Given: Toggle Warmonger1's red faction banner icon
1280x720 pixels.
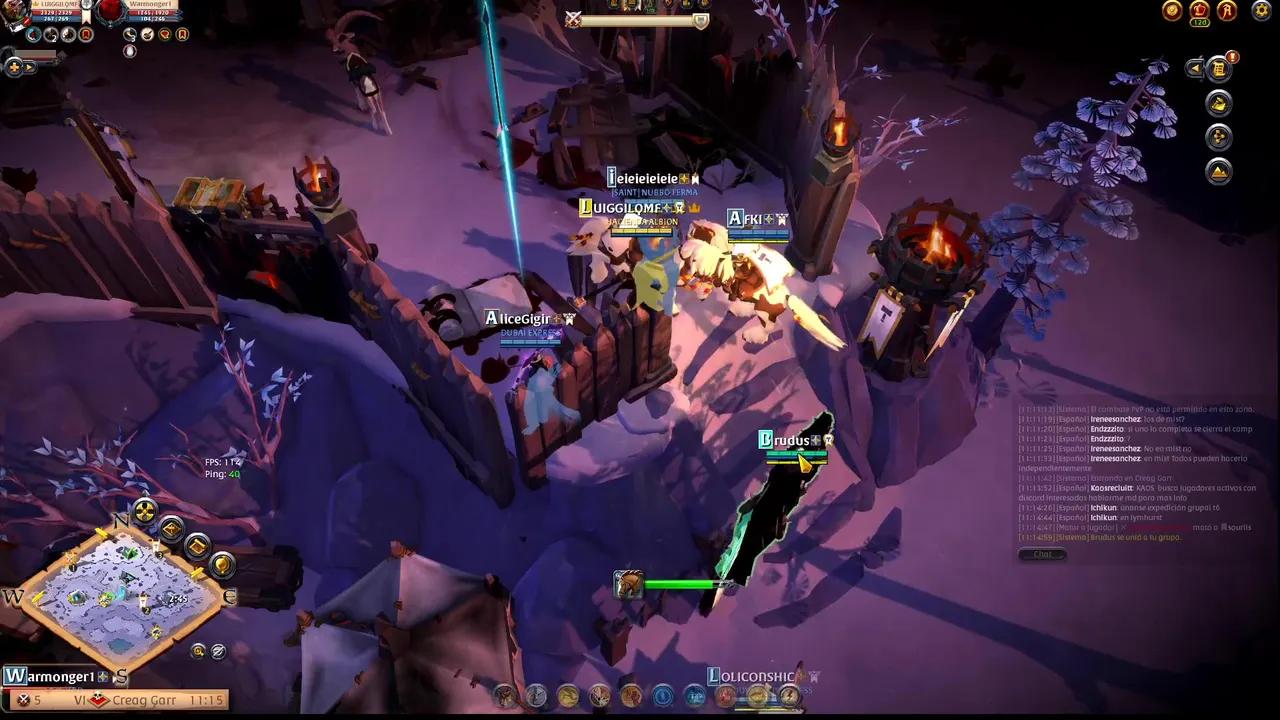Looking at the screenshot, I should pyautogui.click(x=181, y=35).
